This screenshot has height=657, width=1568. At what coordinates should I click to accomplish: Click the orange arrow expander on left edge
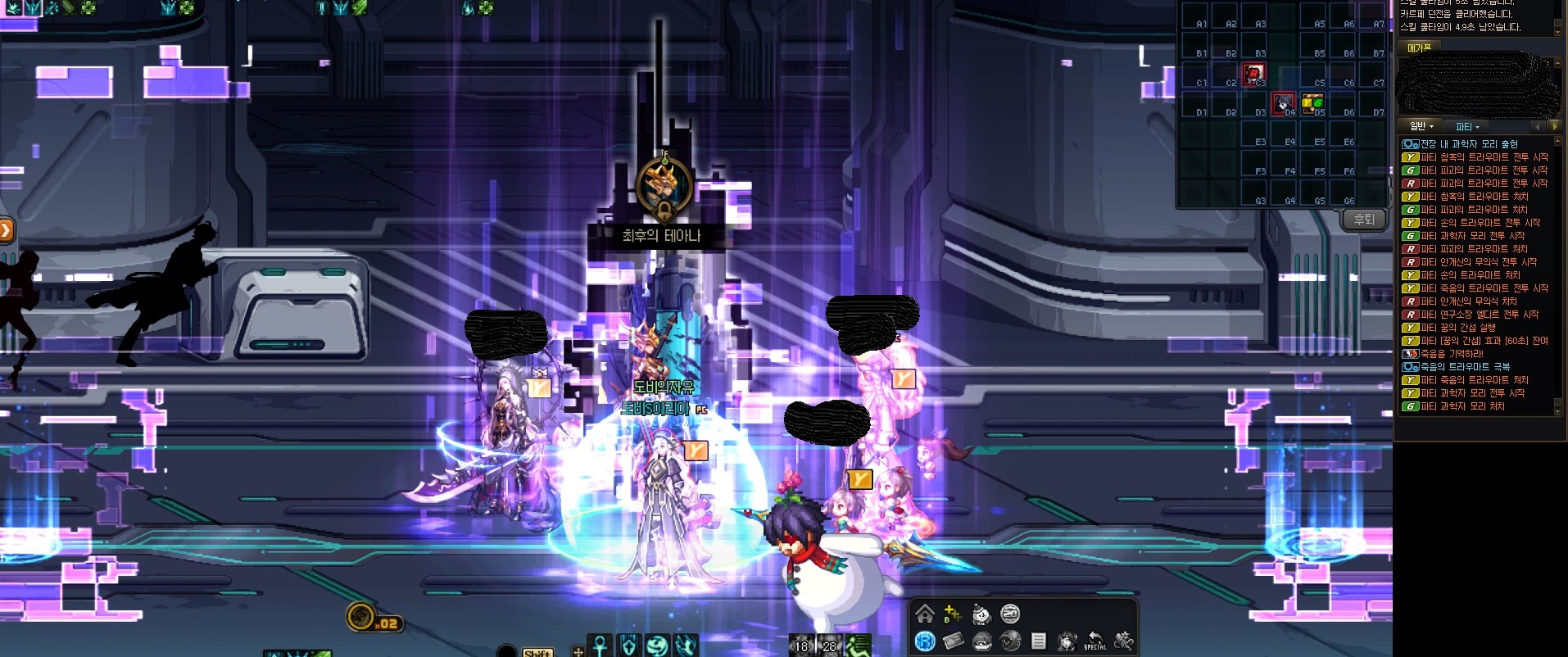6,230
